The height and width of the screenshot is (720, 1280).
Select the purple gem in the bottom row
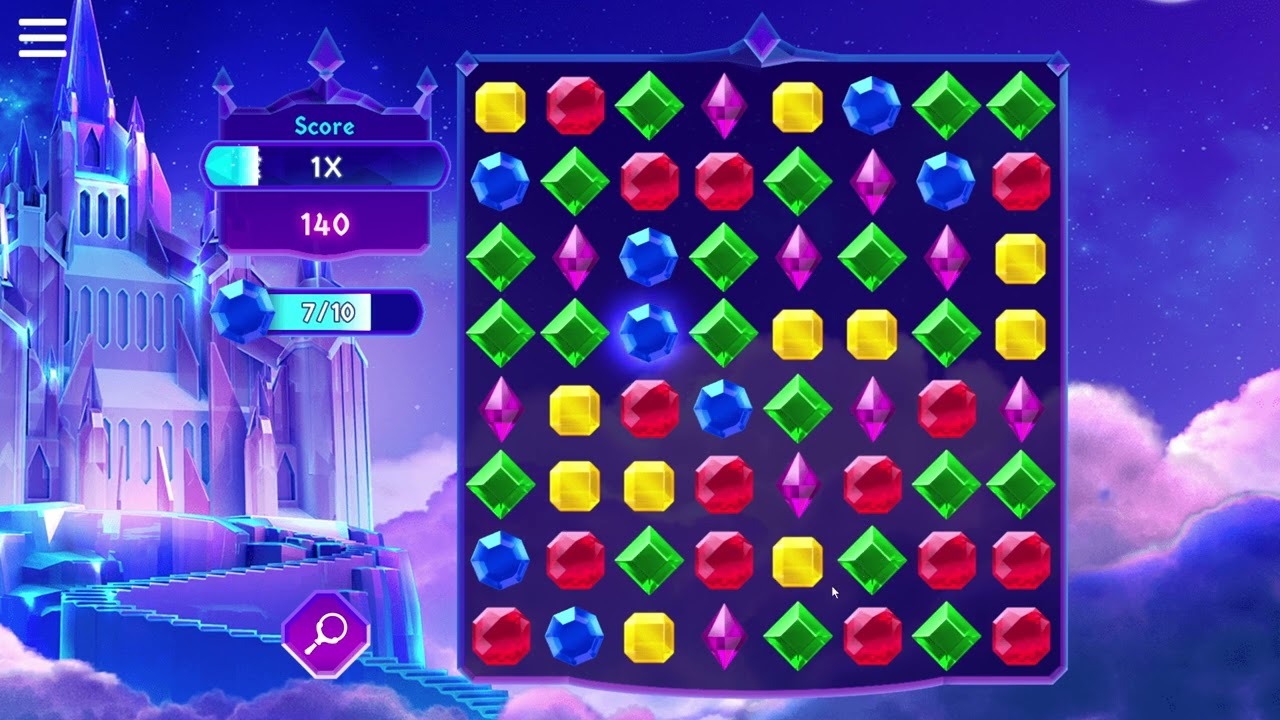tap(723, 636)
